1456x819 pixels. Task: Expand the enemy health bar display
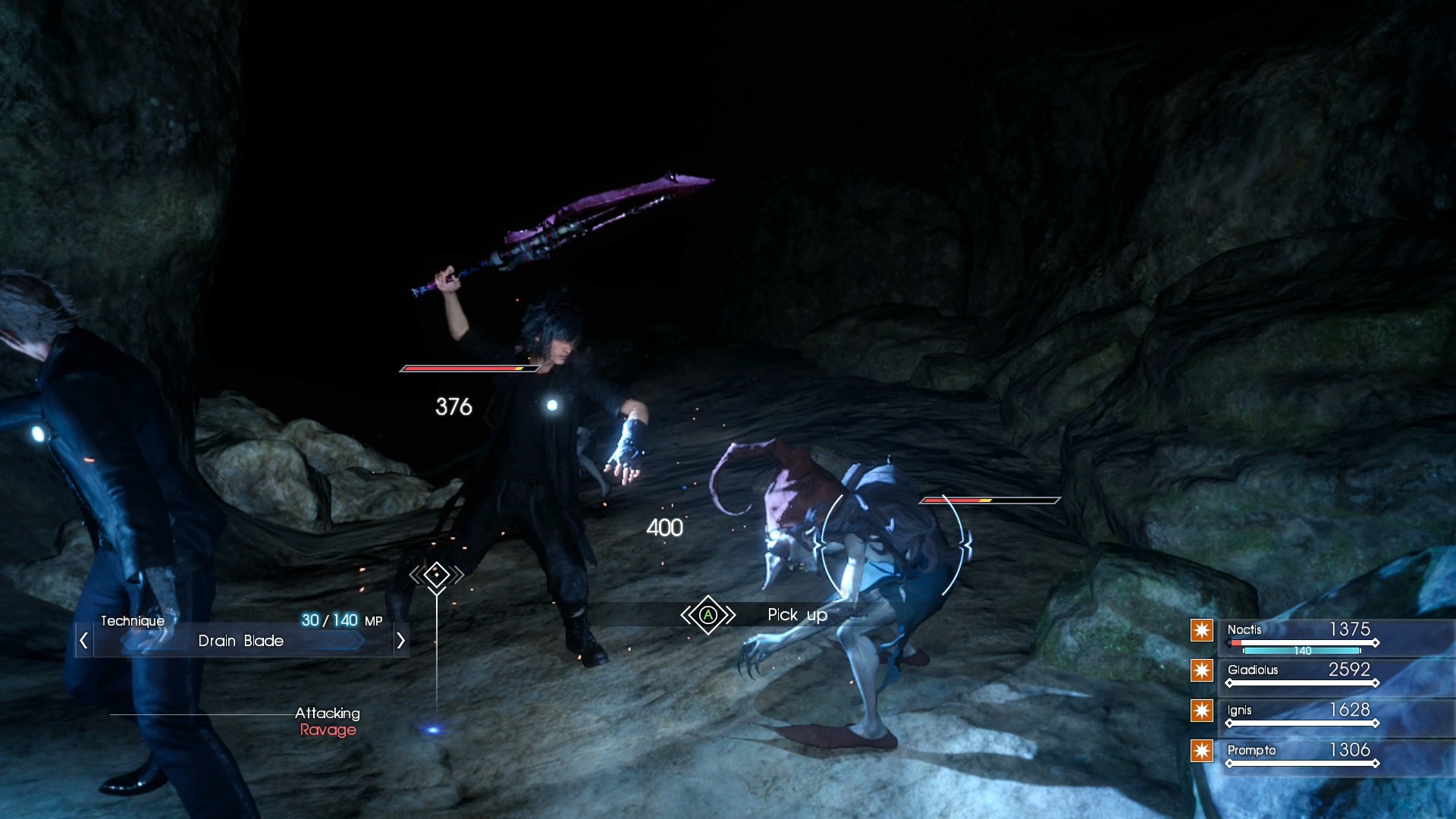point(990,500)
